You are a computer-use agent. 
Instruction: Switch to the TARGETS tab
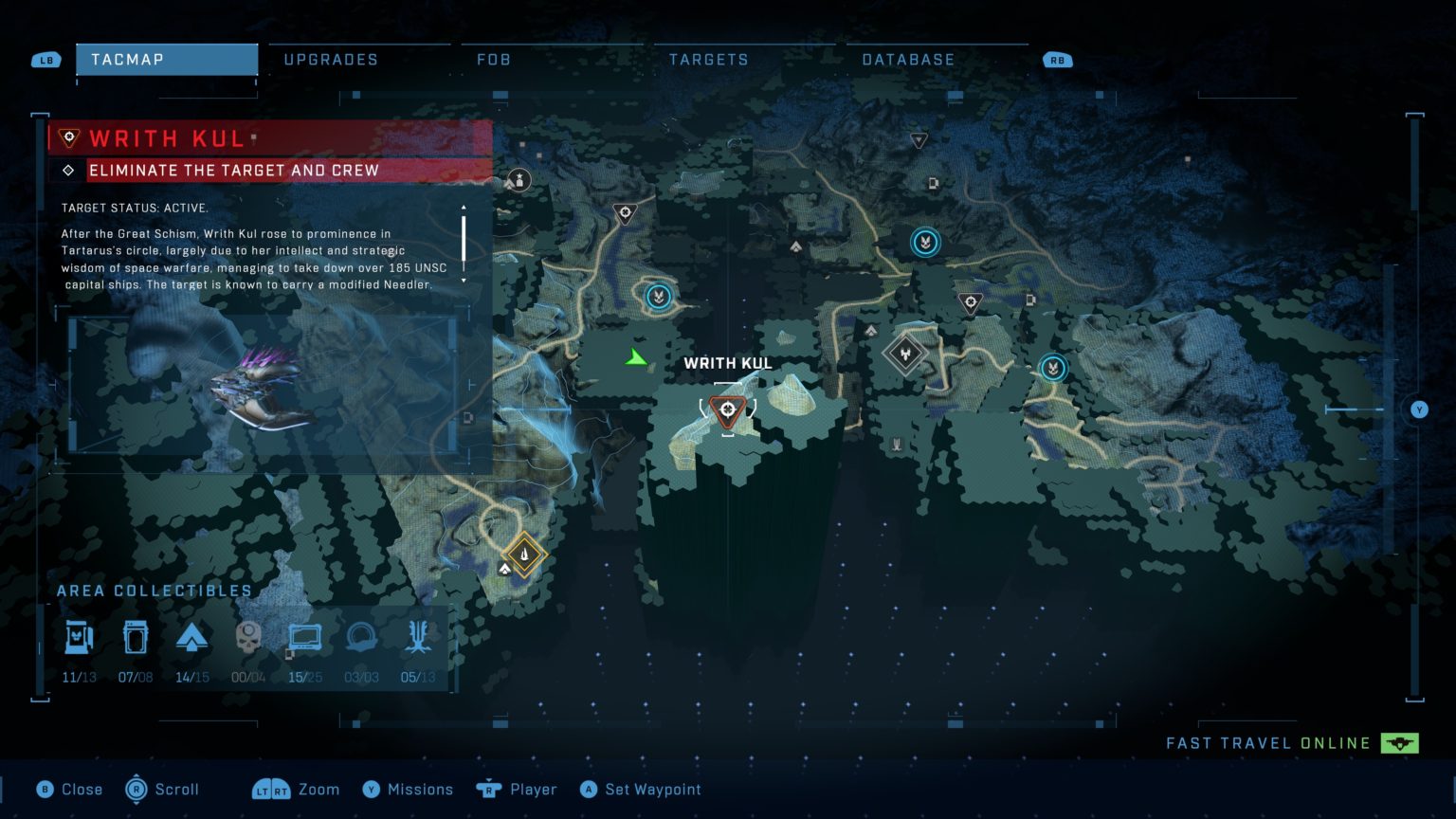point(708,59)
